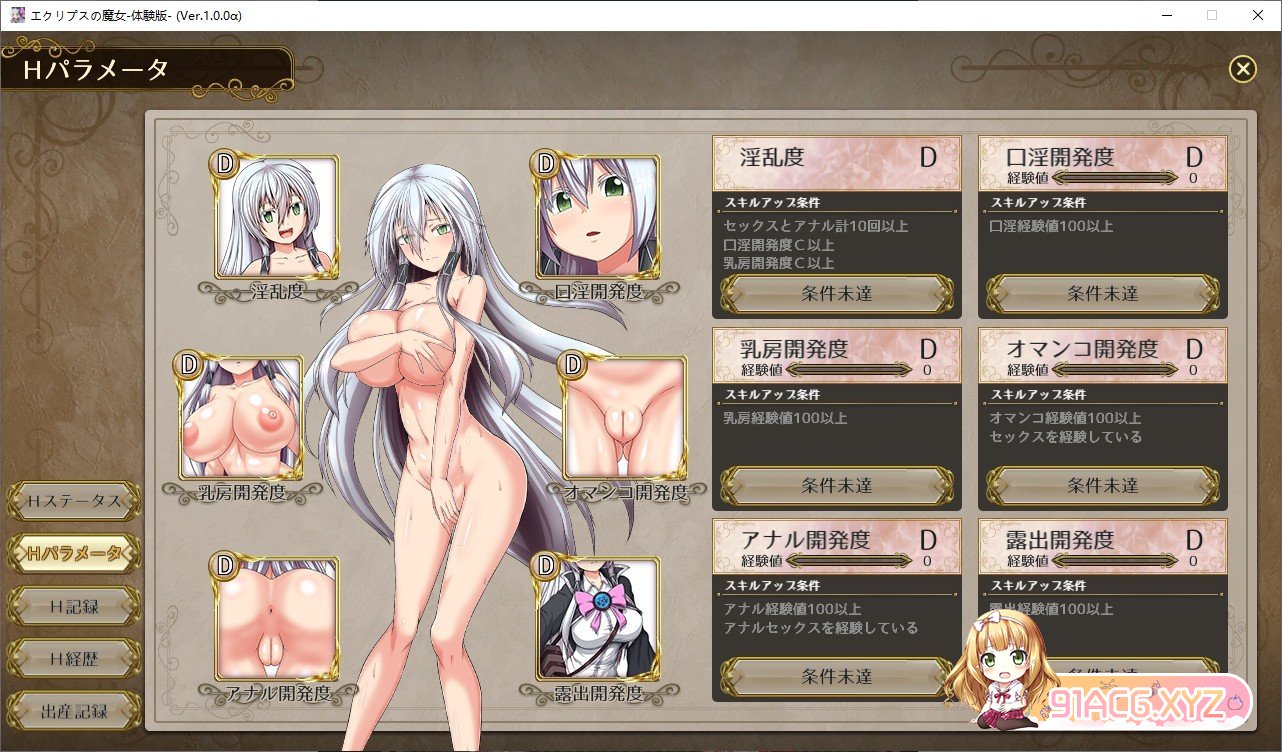
Task: Click 条件未達 button in the 淫乱度 panel
Action: [837, 294]
